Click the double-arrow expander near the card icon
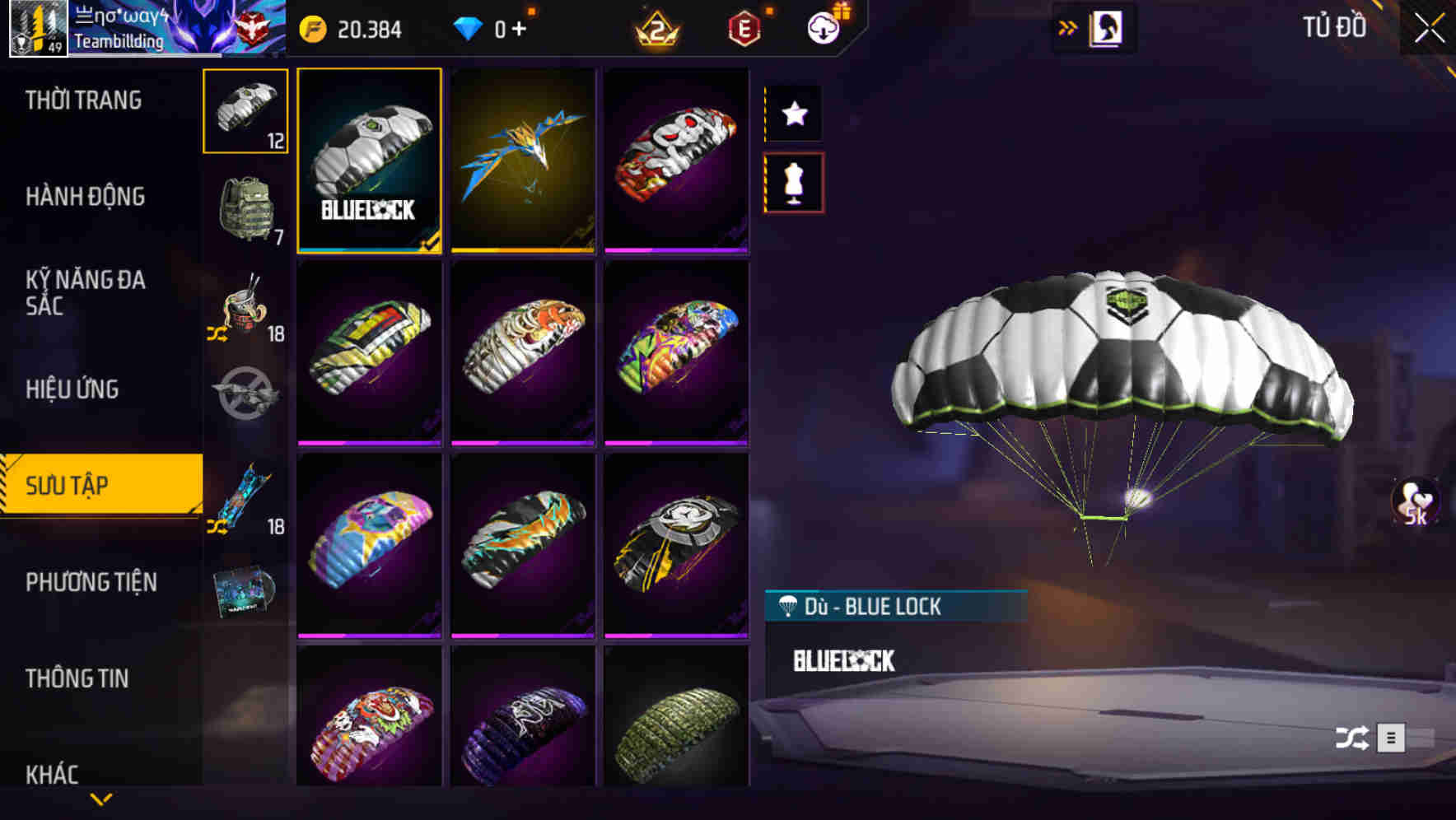The width and height of the screenshot is (1456, 820). (1068, 27)
